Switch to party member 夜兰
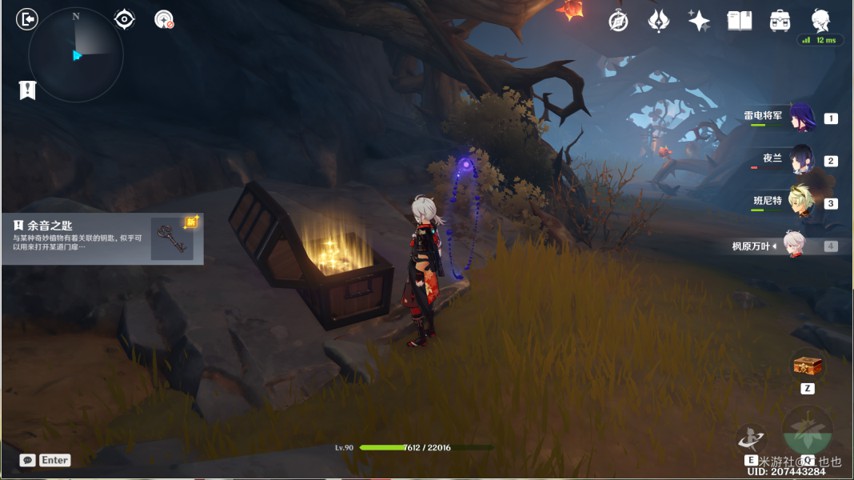Screen dimensions: 854x480 coord(802,160)
